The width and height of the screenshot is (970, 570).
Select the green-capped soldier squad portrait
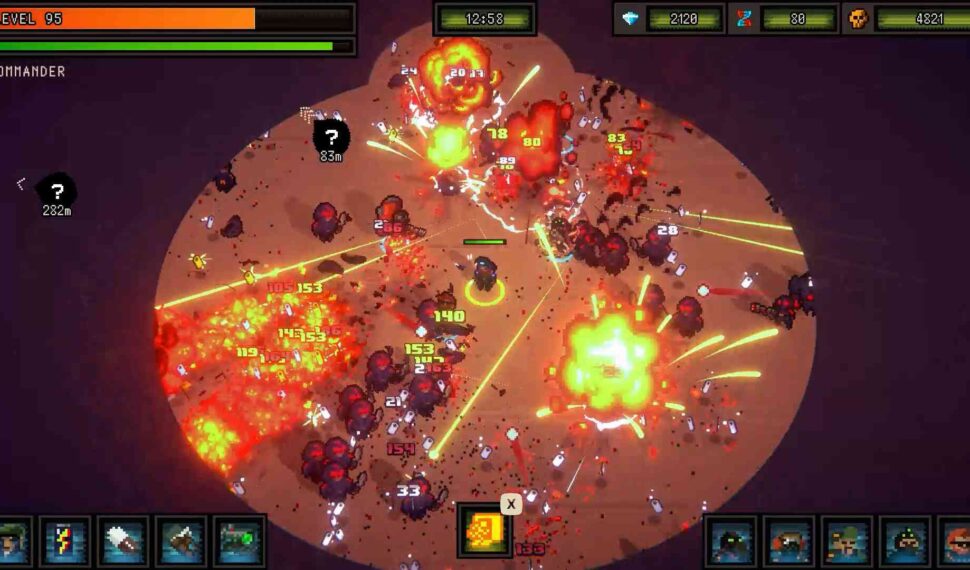(847, 541)
